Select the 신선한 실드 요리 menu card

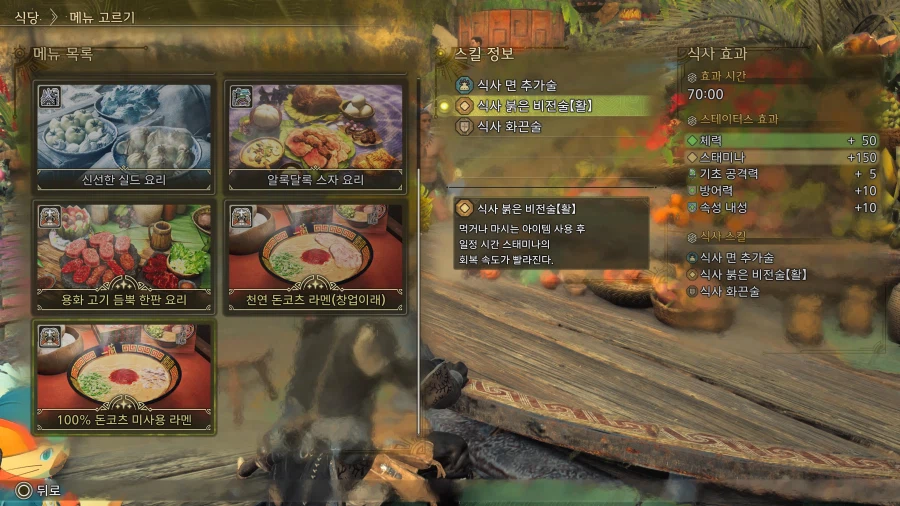125,136
